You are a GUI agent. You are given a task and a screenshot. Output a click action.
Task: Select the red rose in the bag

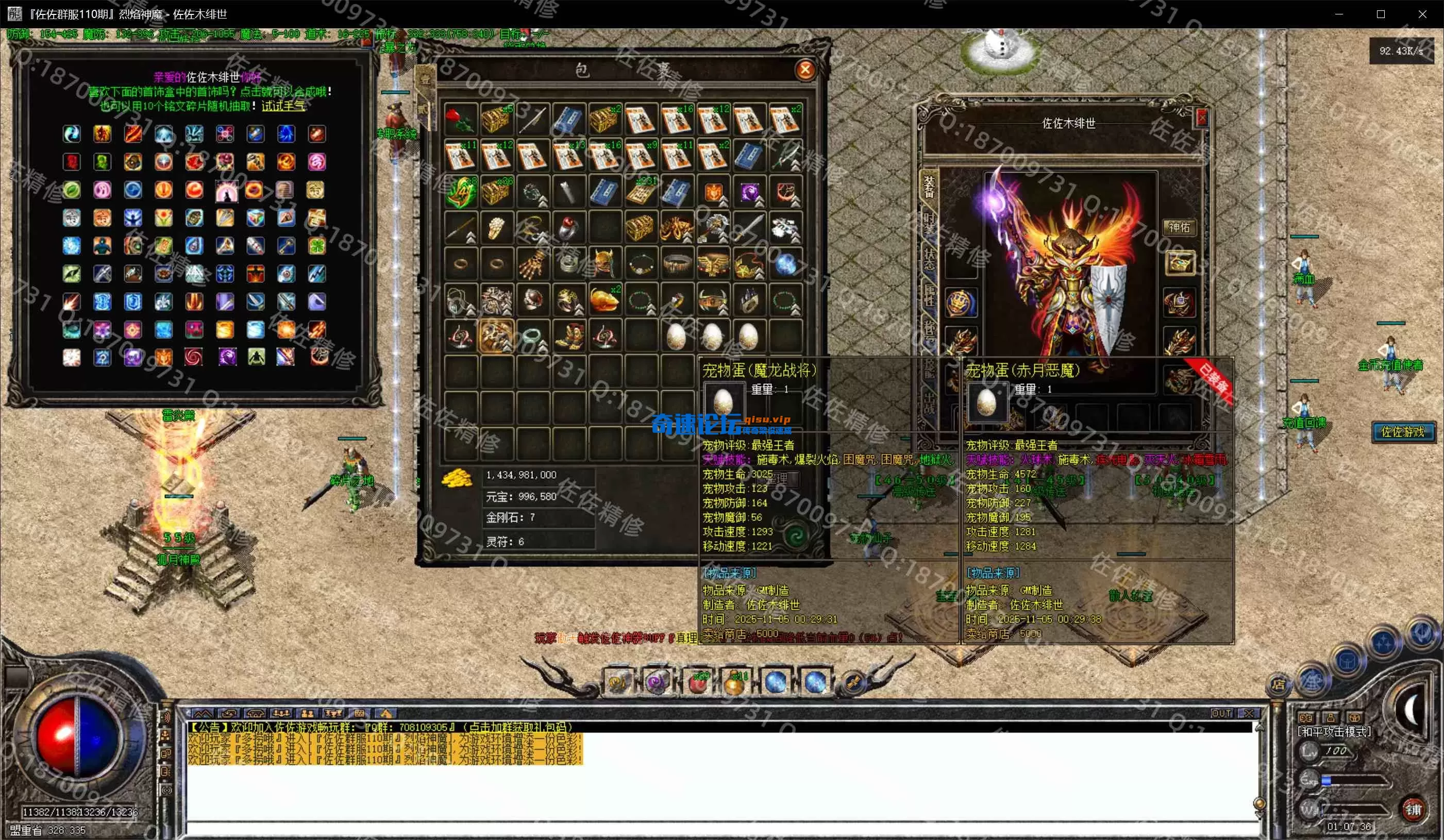[x=460, y=120]
